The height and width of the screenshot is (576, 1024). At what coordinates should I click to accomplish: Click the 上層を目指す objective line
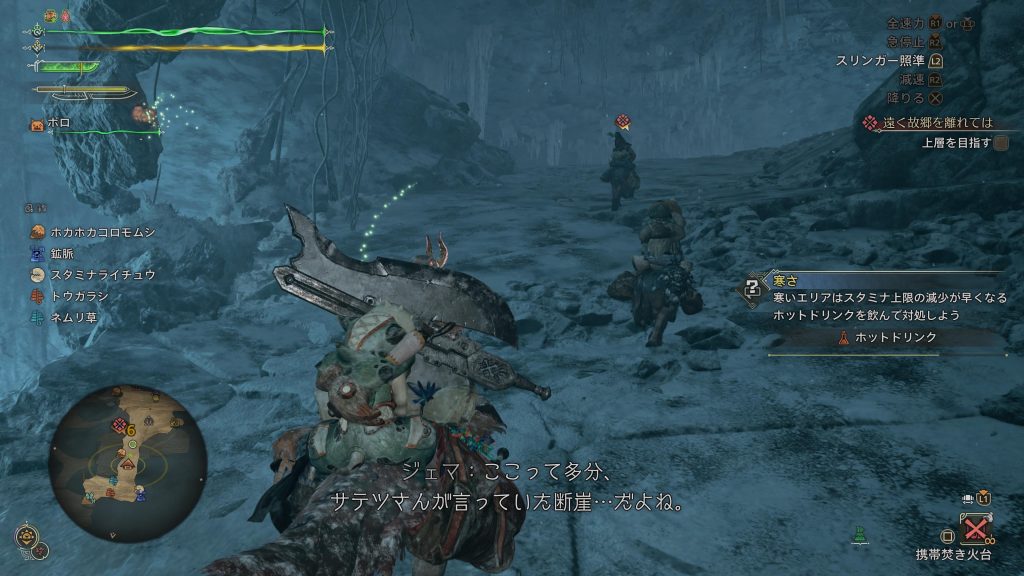point(958,143)
